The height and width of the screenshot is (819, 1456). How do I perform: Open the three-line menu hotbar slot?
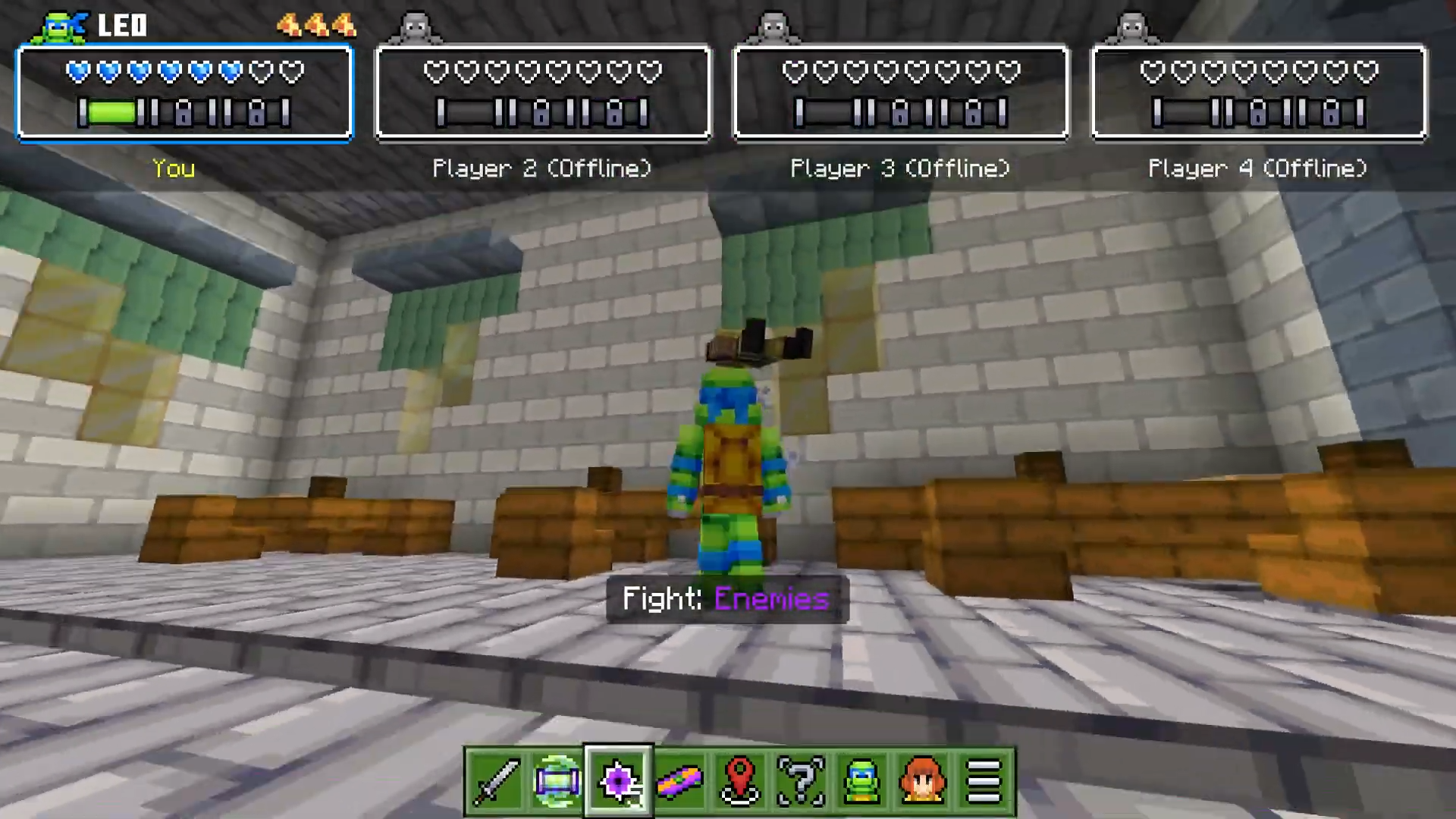point(984,781)
